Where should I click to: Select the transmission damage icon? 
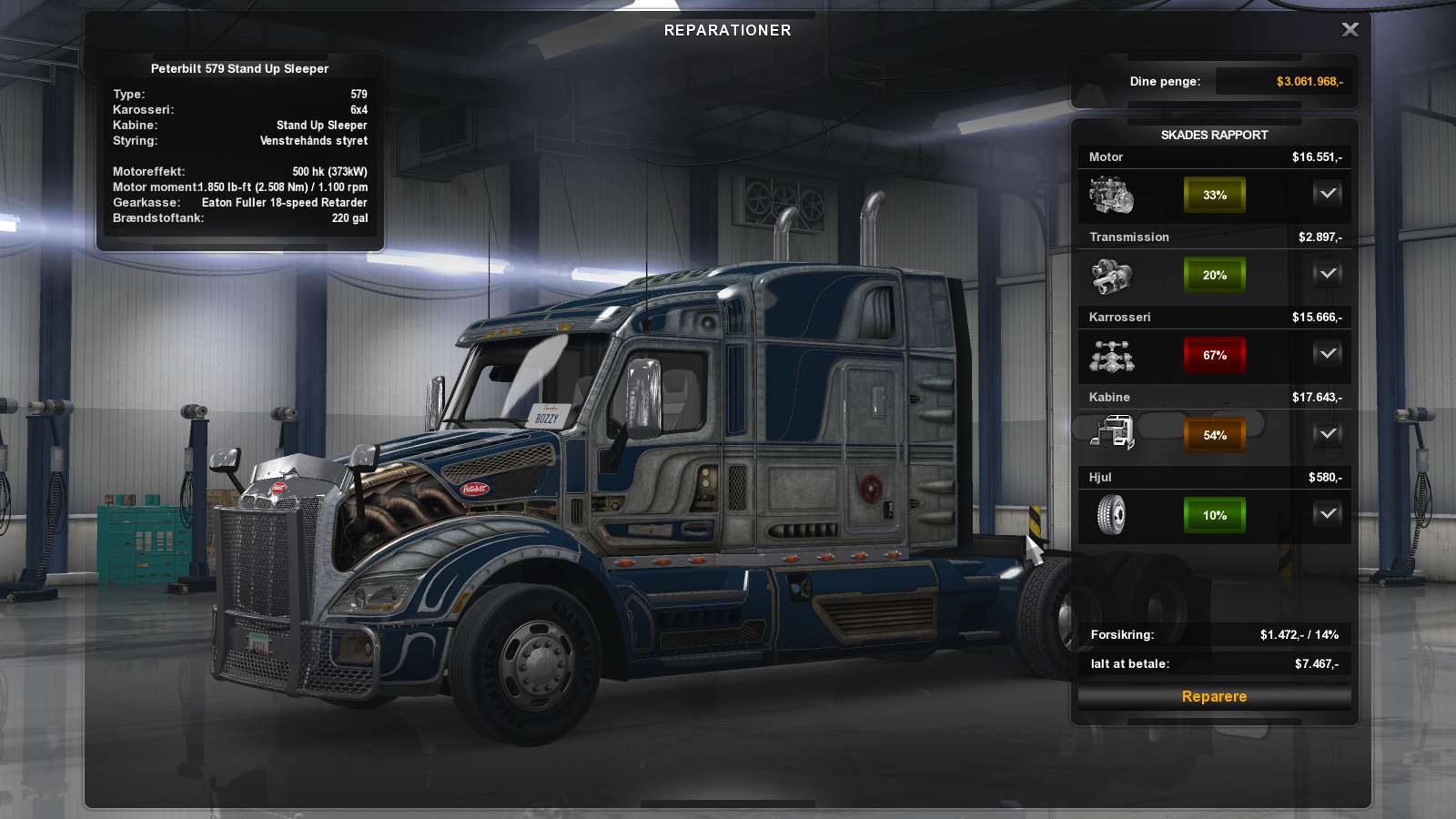(1111, 275)
